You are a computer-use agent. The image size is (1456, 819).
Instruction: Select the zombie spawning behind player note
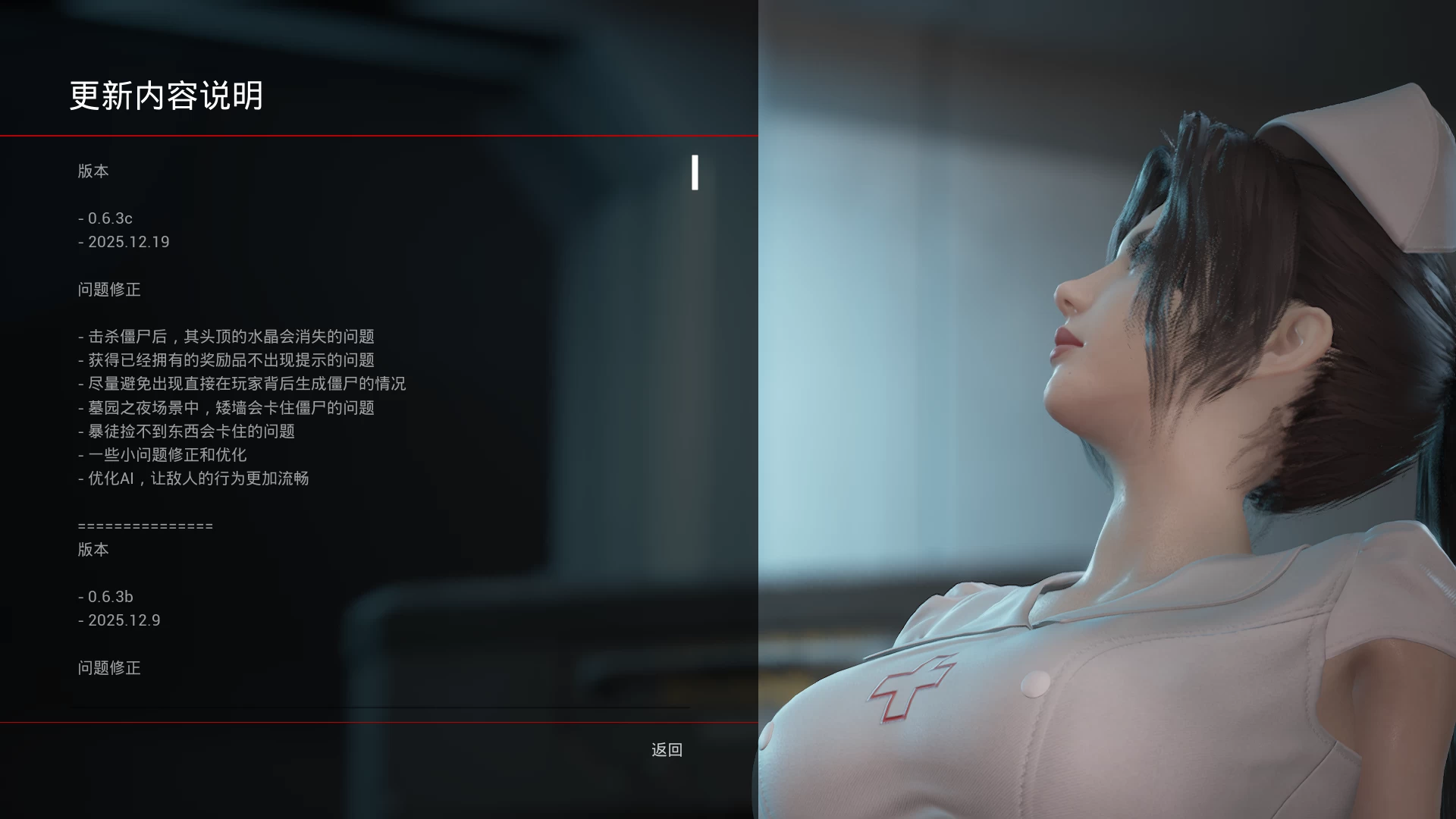click(x=243, y=384)
